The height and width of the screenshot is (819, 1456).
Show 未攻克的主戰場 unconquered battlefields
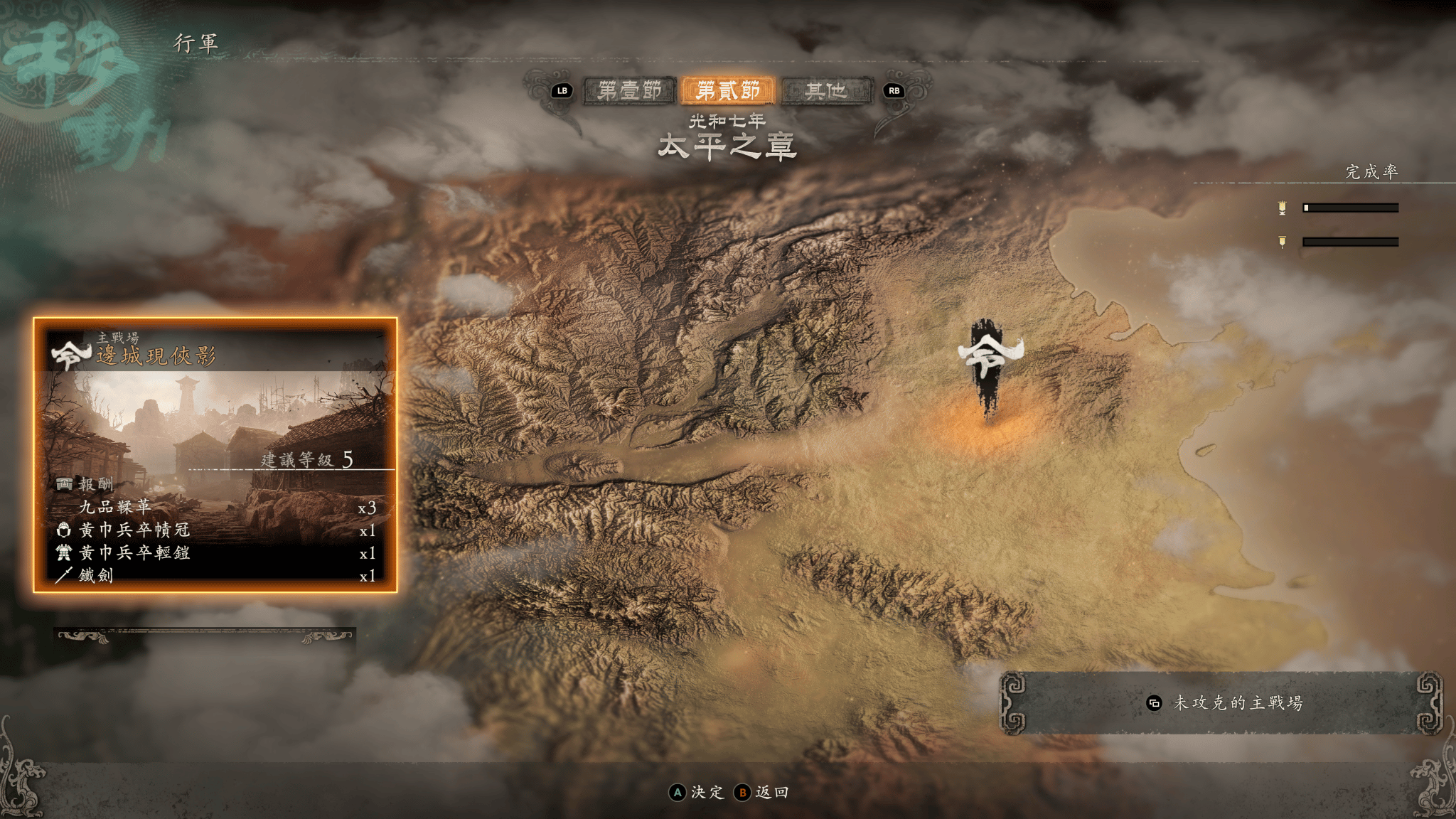[x=1222, y=703]
